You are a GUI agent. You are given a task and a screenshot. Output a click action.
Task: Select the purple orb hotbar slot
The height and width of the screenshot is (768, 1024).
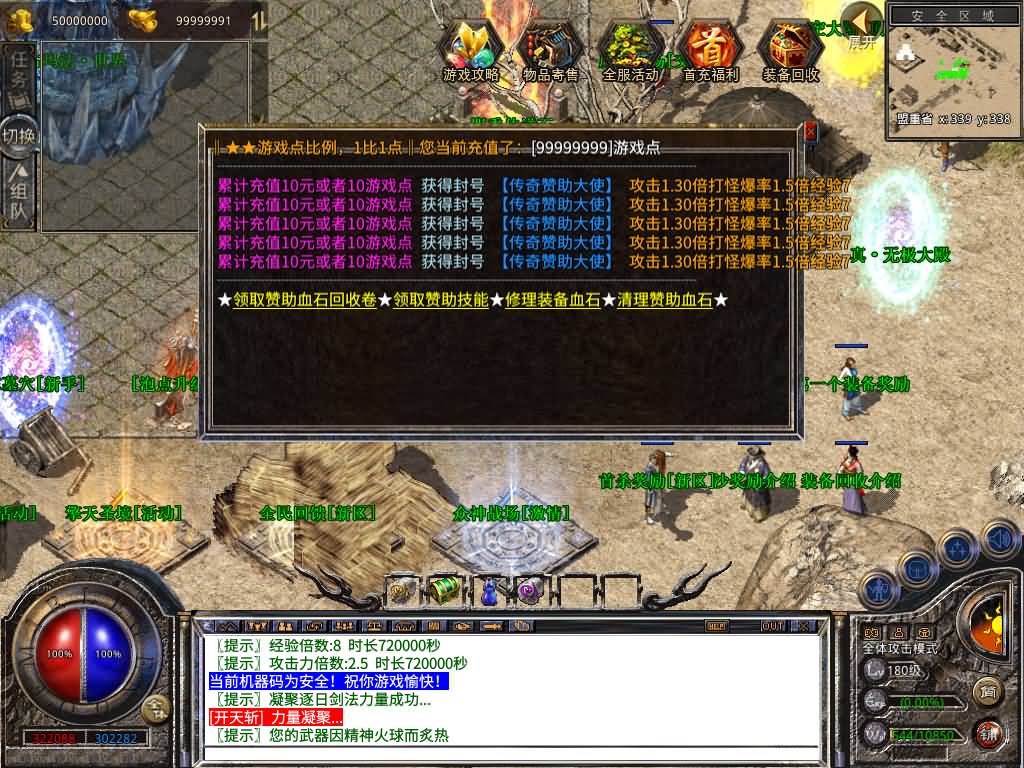pos(529,591)
